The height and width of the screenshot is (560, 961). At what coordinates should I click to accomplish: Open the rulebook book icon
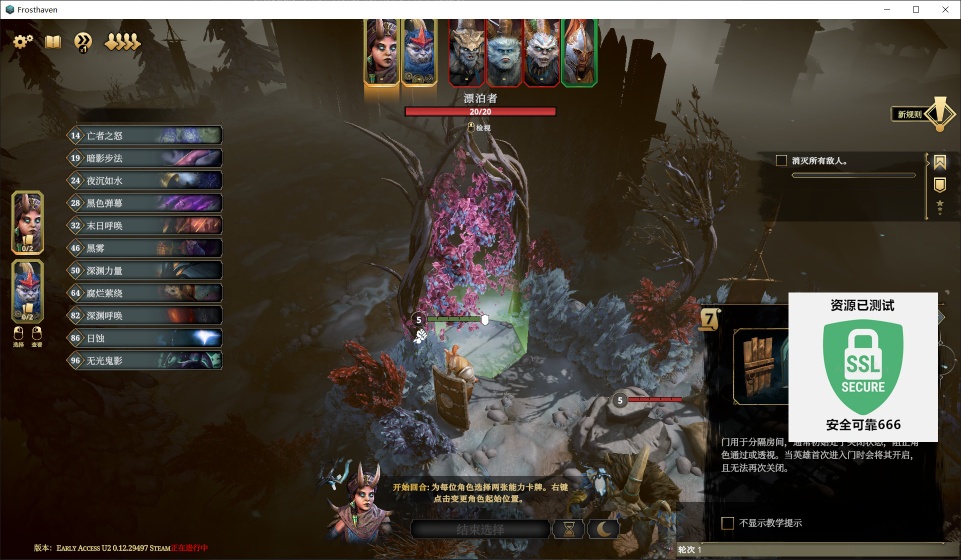[x=53, y=41]
